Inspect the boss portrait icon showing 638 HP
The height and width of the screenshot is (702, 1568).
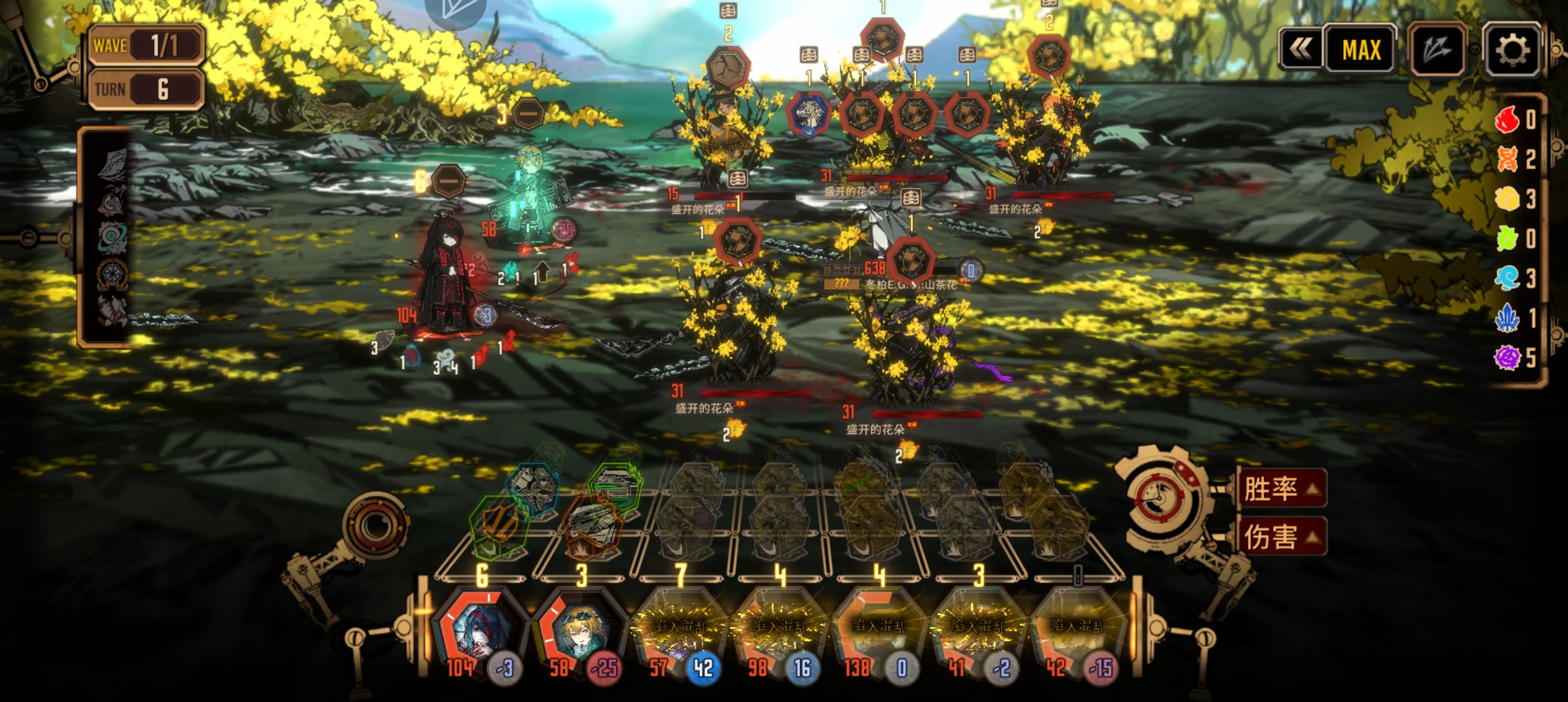click(911, 260)
